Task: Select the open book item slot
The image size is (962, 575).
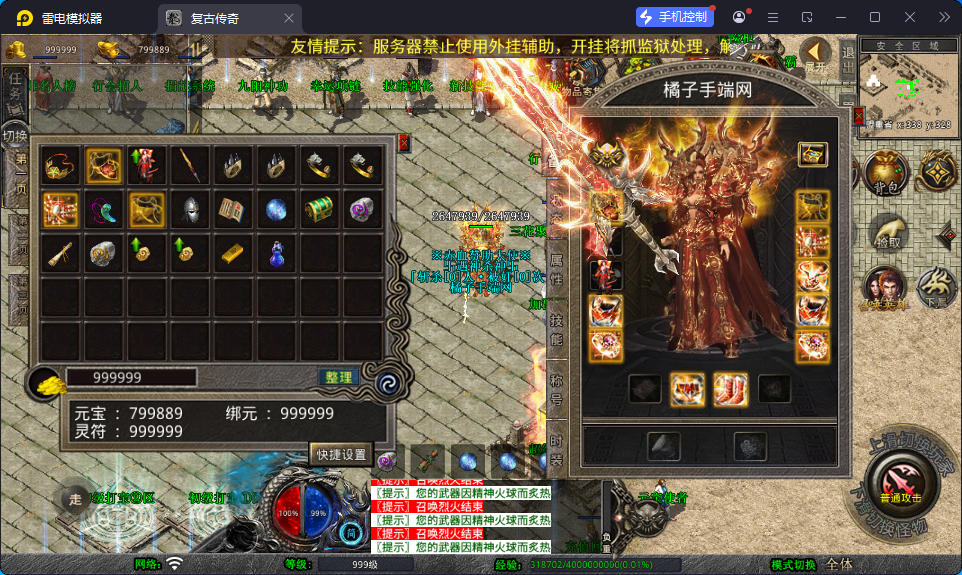Action: pos(233,210)
